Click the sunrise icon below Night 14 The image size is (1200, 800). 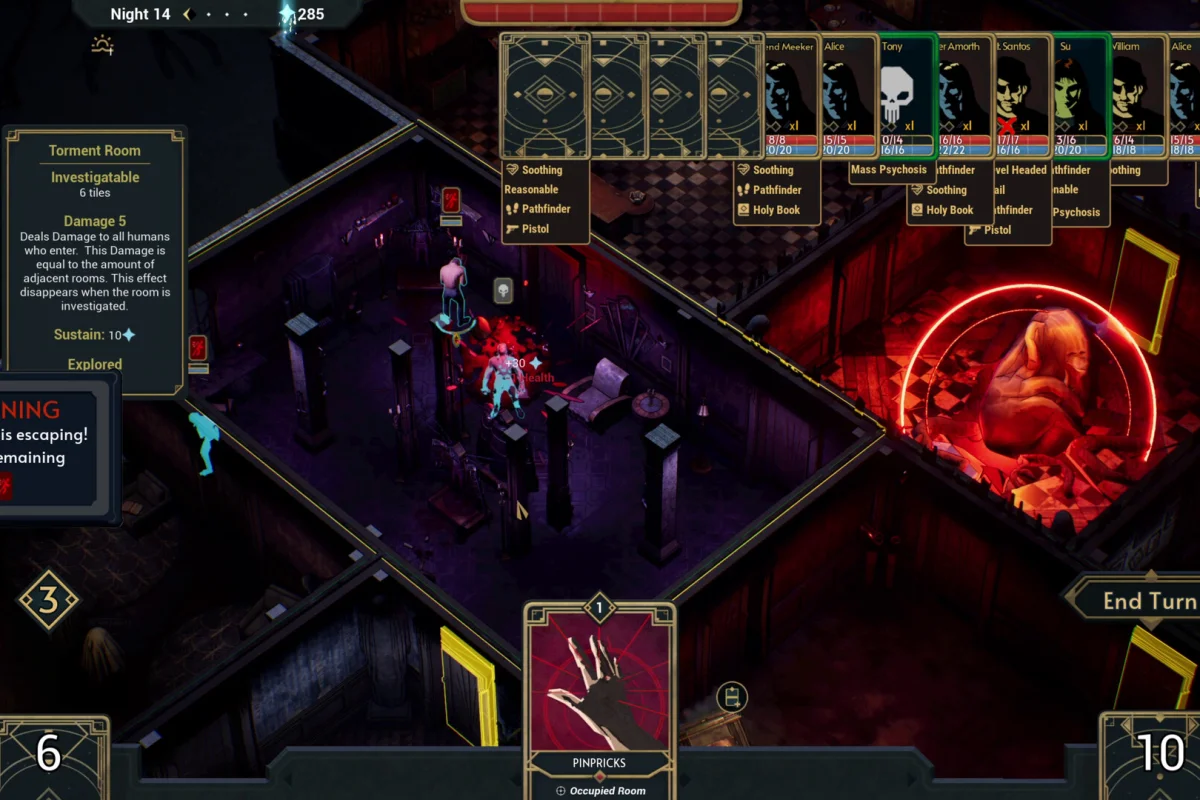coord(102,45)
